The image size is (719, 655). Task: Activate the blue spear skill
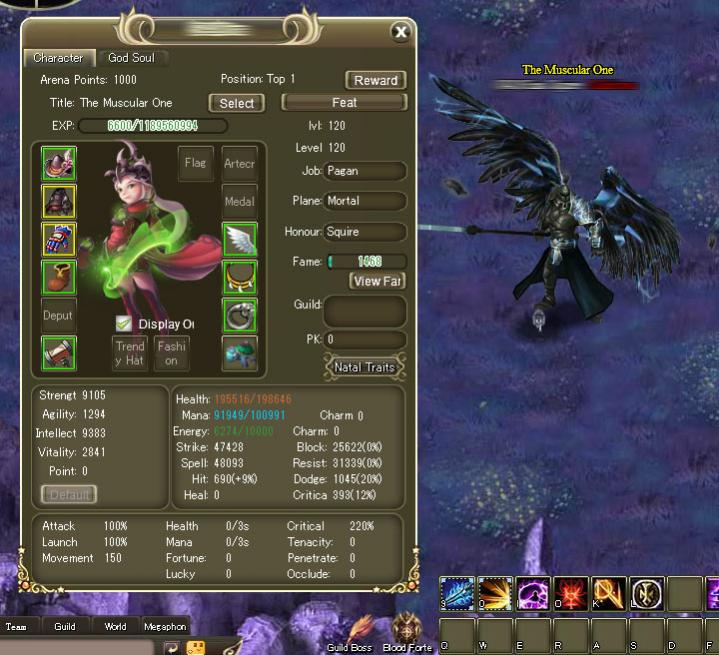click(x=457, y=594)
